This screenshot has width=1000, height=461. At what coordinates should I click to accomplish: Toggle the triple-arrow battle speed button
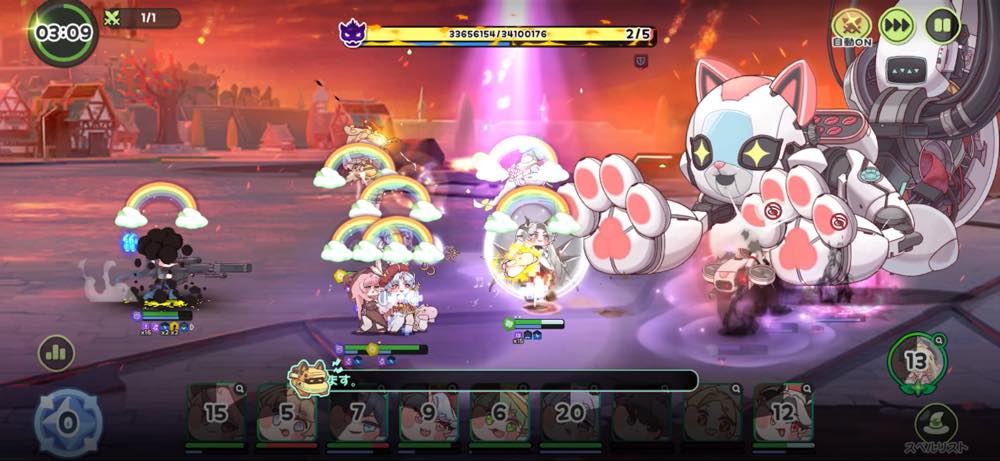coord(897,24)
